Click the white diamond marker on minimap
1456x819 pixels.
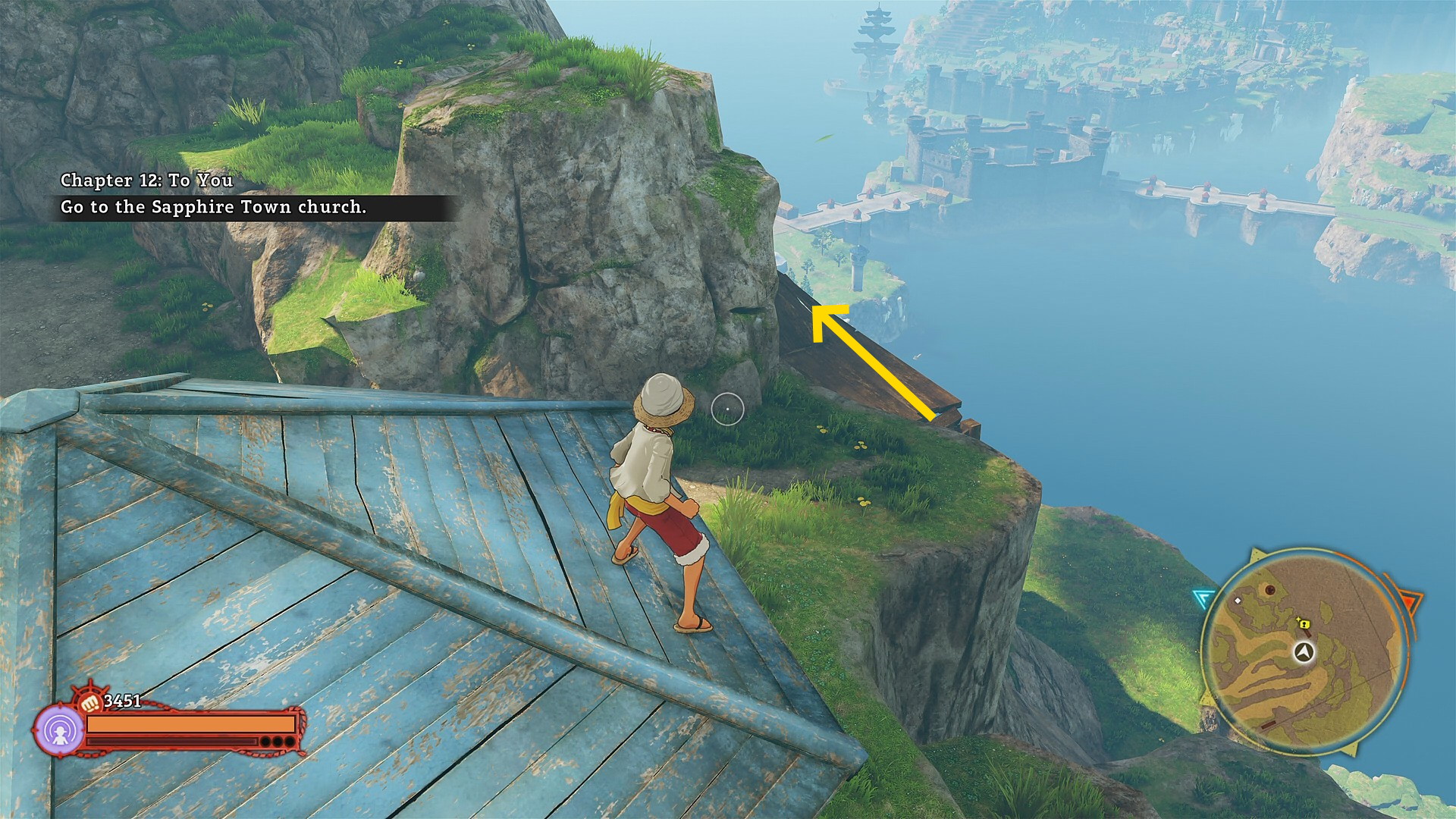(1238, 601)
